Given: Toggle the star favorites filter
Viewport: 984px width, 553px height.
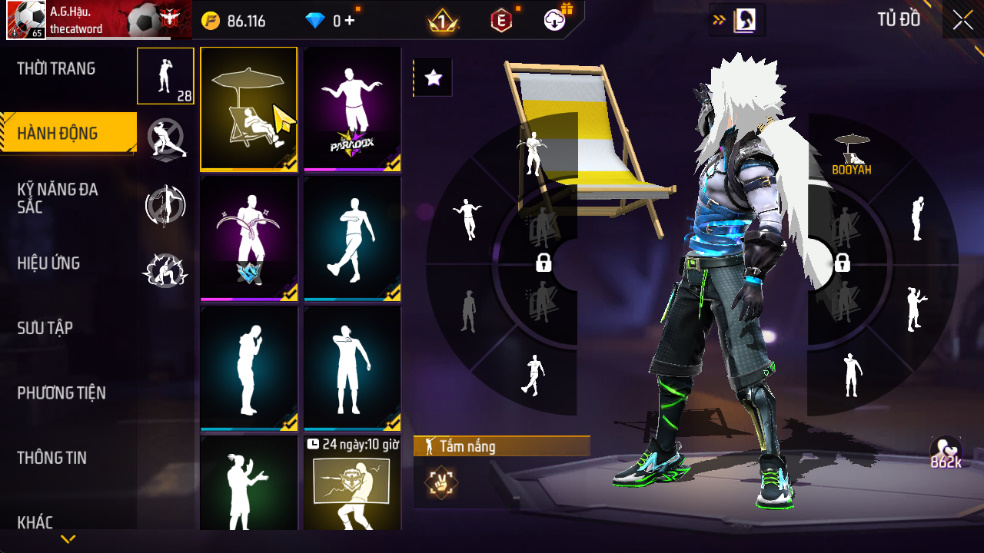Looking at the screenshot, I should pyautogui.click(x=433, y=78).
